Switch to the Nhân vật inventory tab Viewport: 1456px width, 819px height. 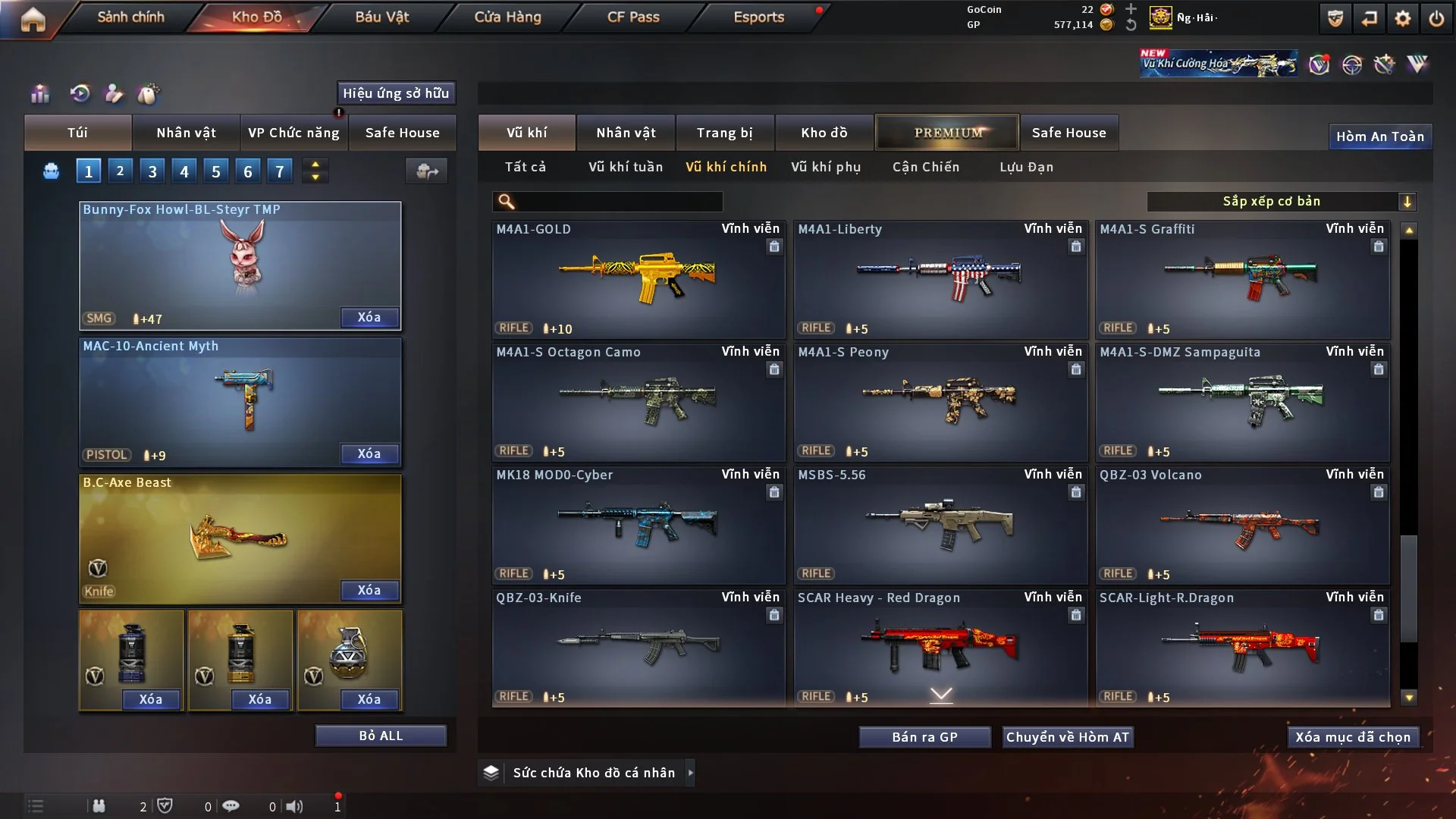pyautogui.click(x=626, y=133)
